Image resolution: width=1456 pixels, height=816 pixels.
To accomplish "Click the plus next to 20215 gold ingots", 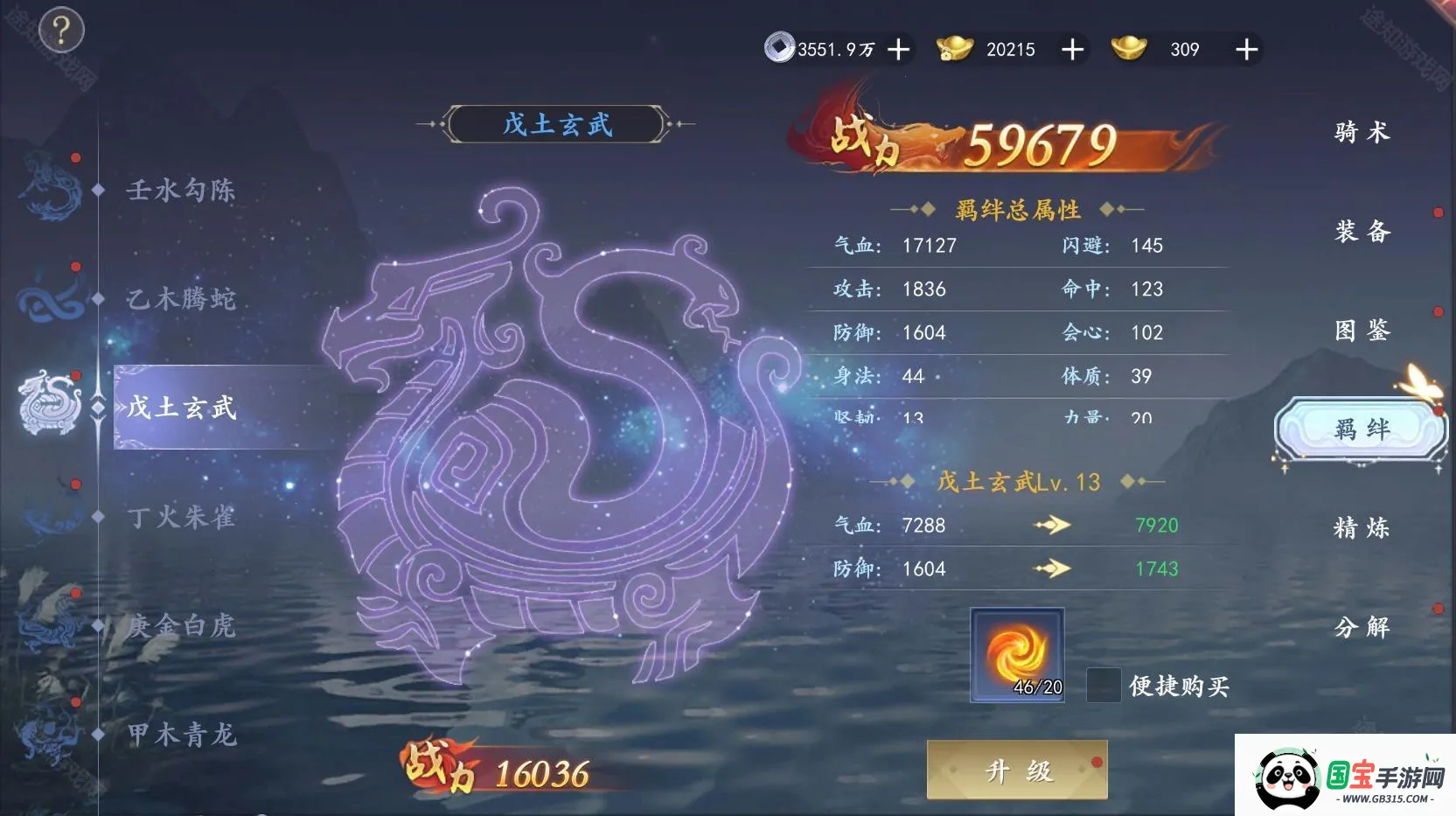I will [x=1072, y=50].
